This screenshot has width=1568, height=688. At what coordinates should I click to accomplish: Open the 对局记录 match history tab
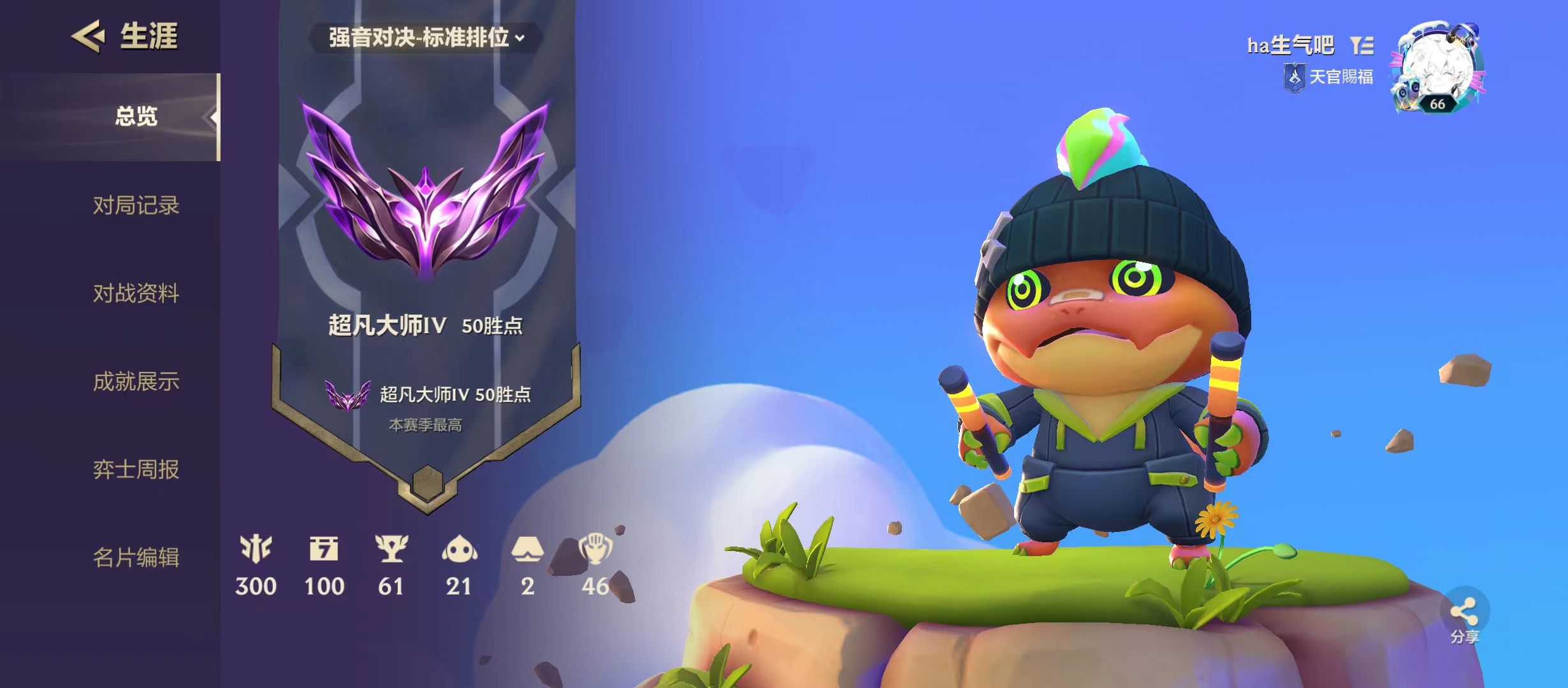136,206
